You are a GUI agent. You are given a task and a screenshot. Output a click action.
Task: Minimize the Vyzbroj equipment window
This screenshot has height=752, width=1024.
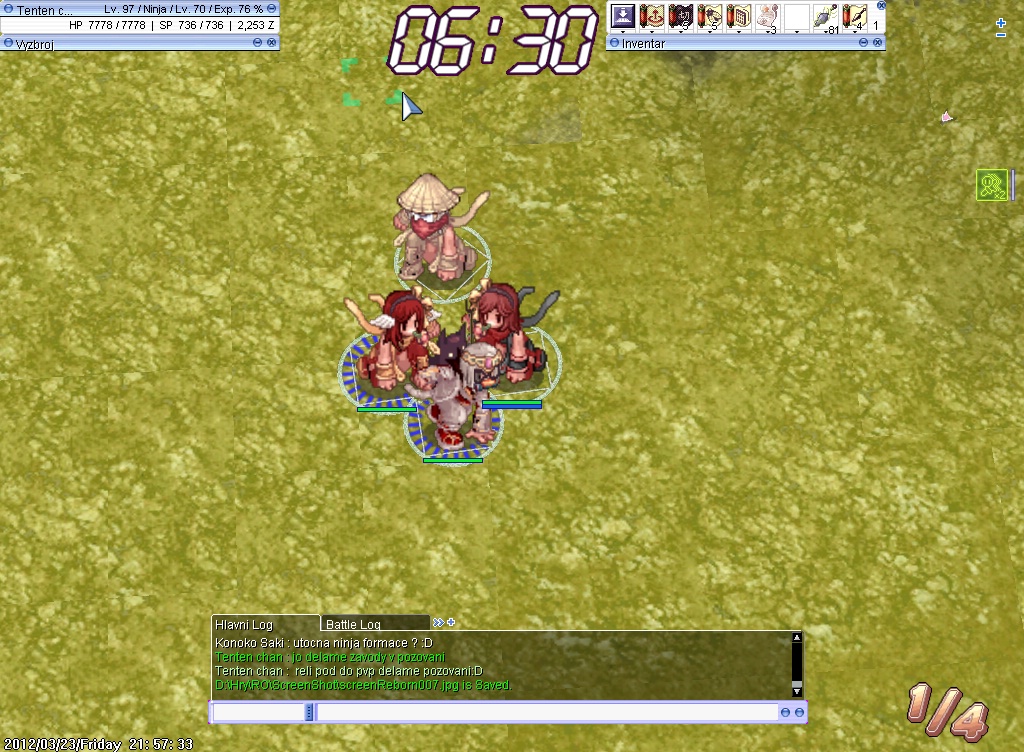[x=257, y=43]
